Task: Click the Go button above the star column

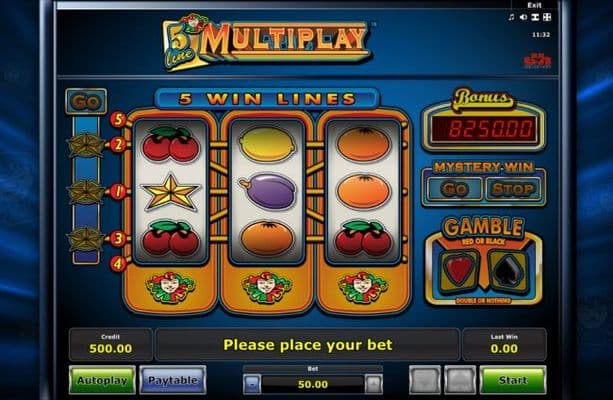Action: point(86,102)
